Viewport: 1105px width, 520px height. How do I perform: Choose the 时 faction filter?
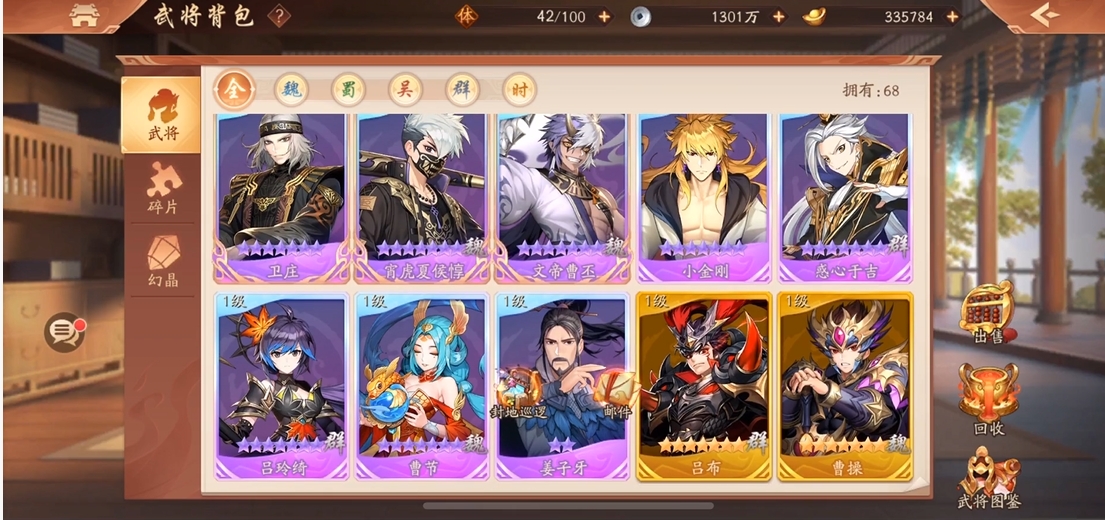click(519, 90)
